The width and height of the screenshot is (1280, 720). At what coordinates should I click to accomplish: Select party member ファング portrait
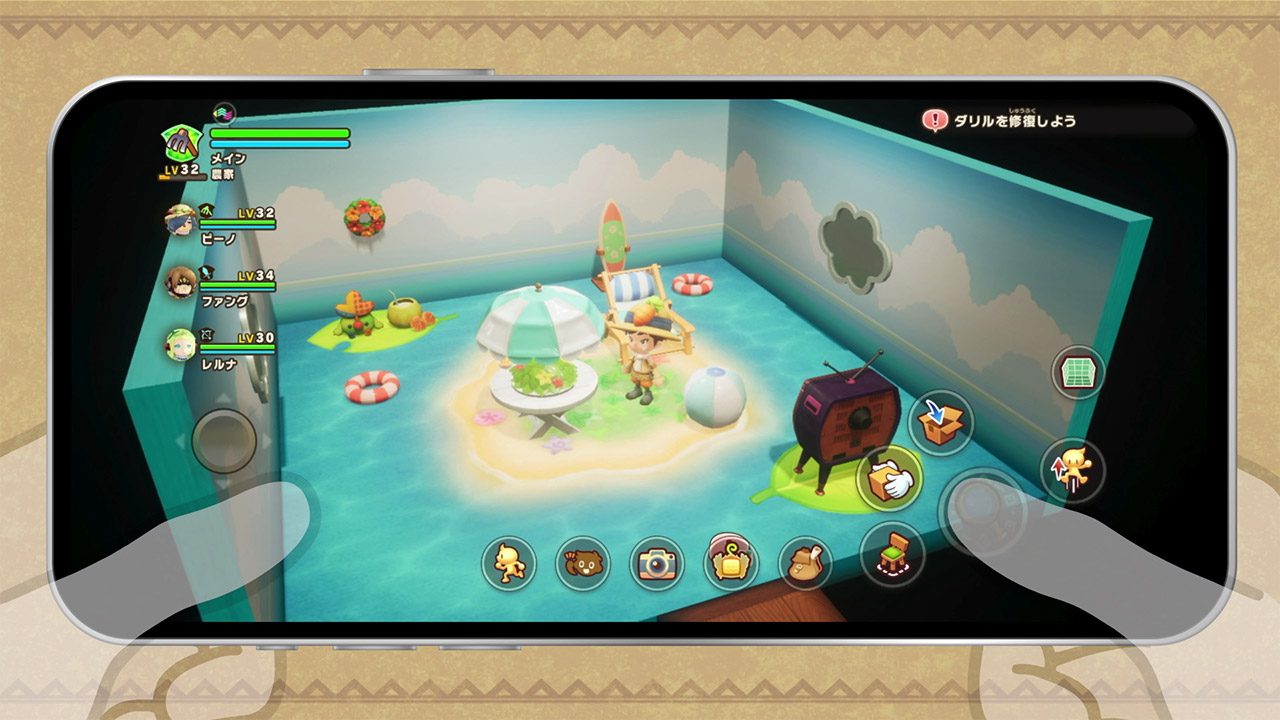coord(181,282)
